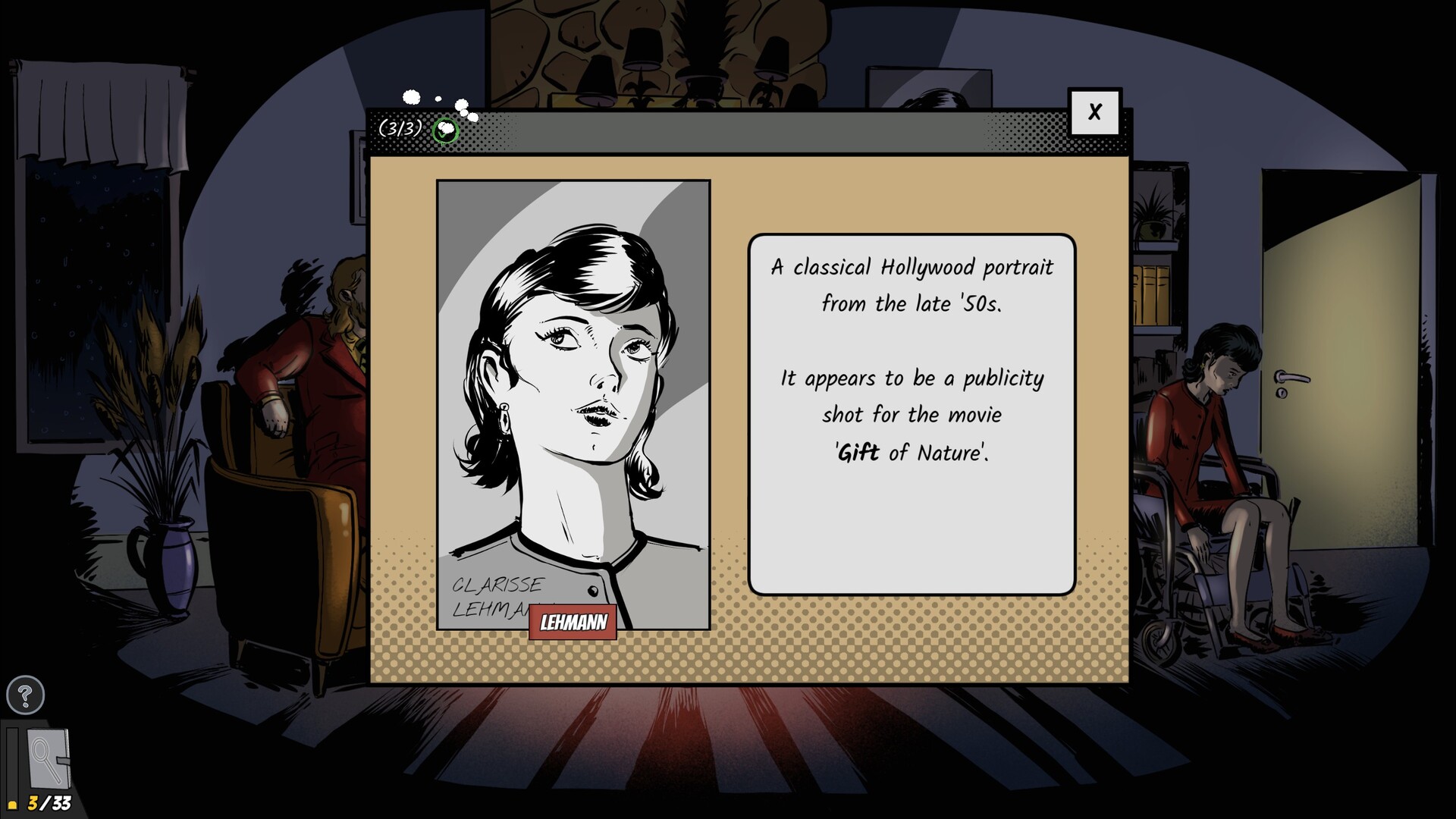Close the Hollywood portrait popup

[x=1095, y=111]
